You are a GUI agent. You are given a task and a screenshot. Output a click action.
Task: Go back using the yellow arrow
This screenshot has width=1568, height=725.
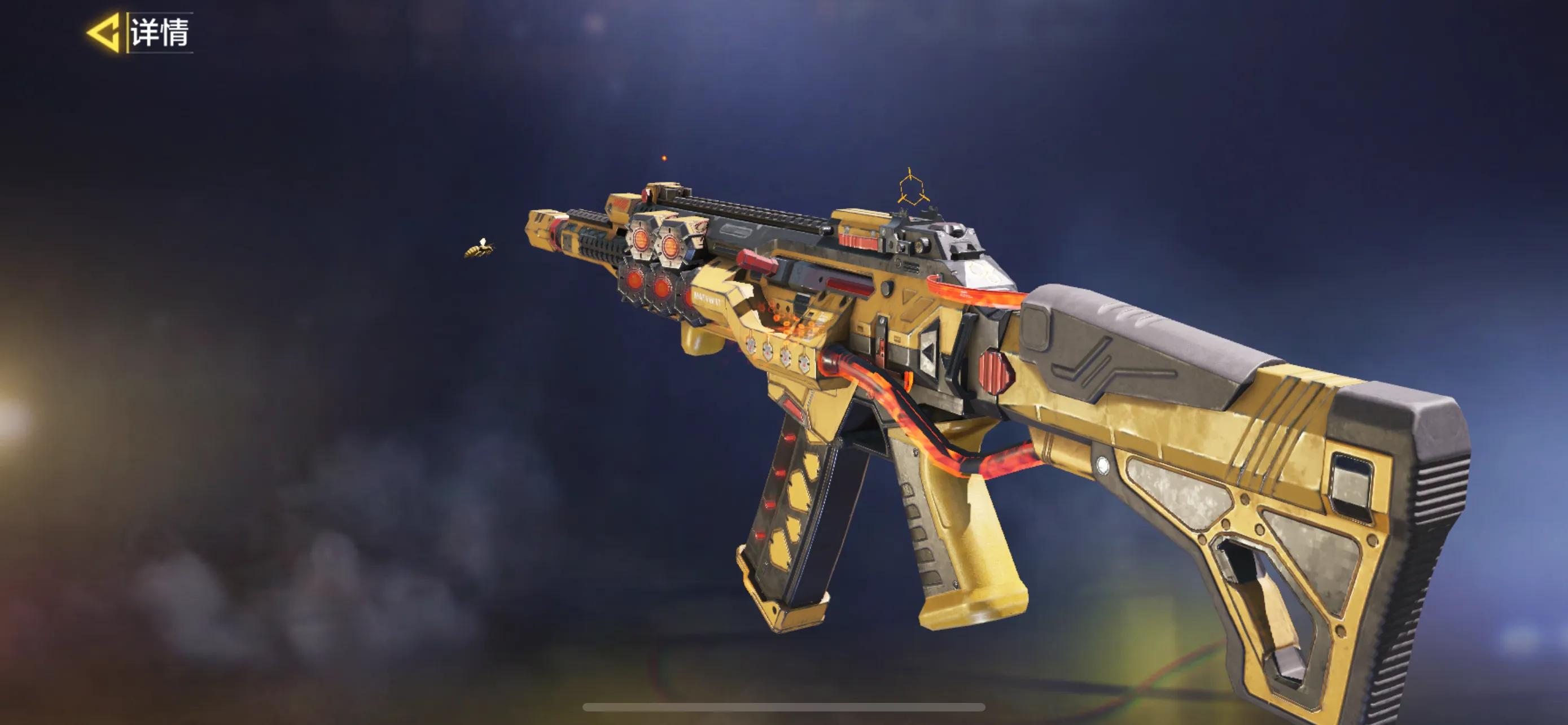[x=104, y=32]
